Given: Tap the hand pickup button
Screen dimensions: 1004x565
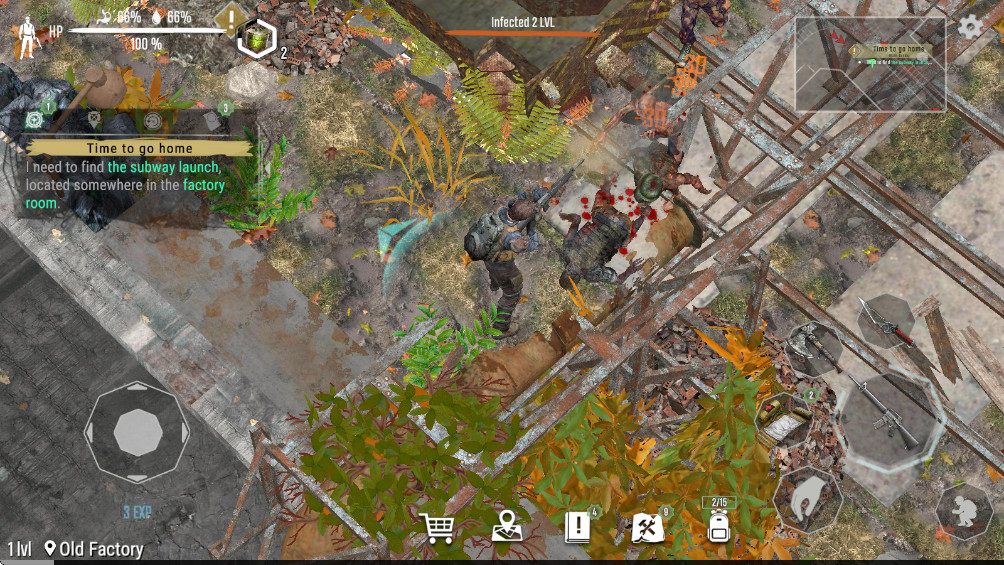Looking at the screenshot, I should pyautogui.click(x=807, y=497).
